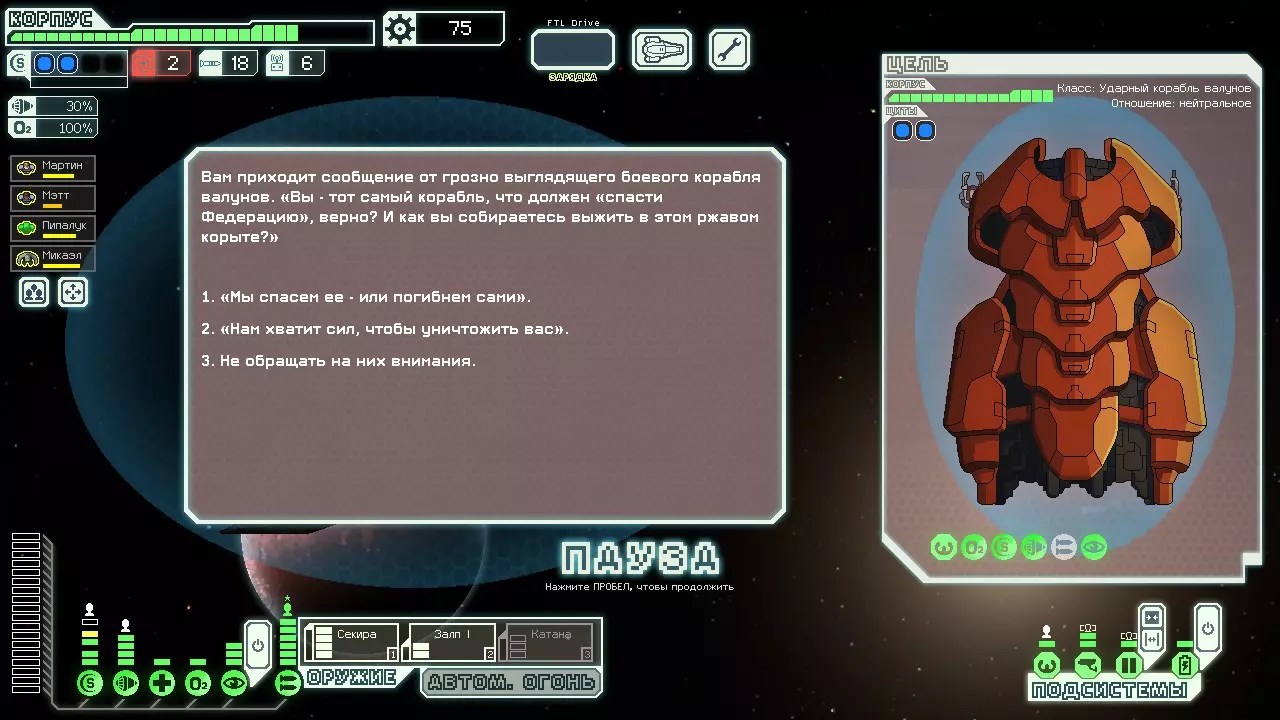Click the save crew positions button
The image size is (1280, 720).
(x=34, y=292)
